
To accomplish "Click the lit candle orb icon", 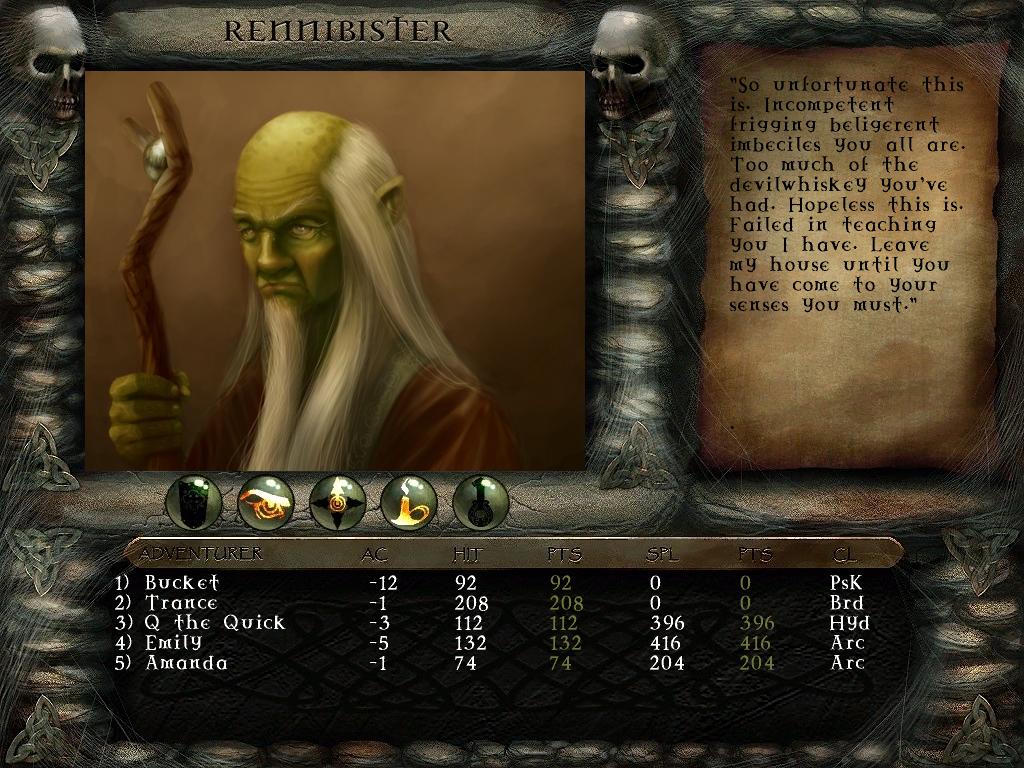I will pos(409,502).
